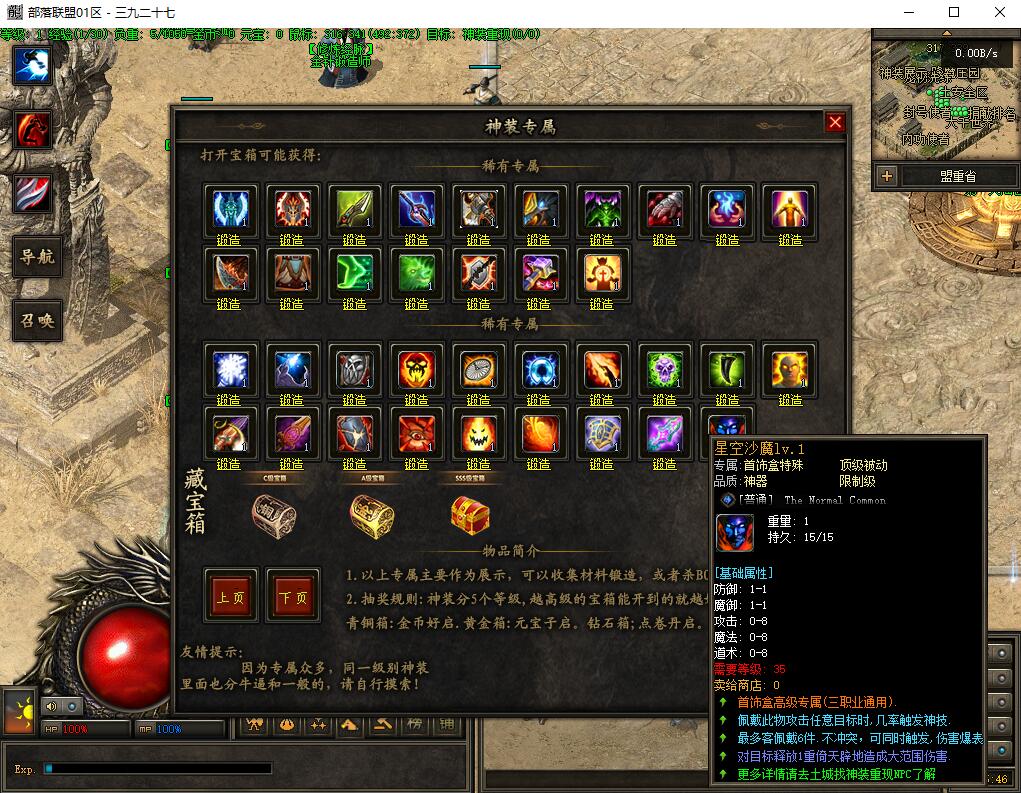The width and height of the screenshot is (1021, 793).
Task: Click the 召唤 summon button
Action: [x=37, y=320]
